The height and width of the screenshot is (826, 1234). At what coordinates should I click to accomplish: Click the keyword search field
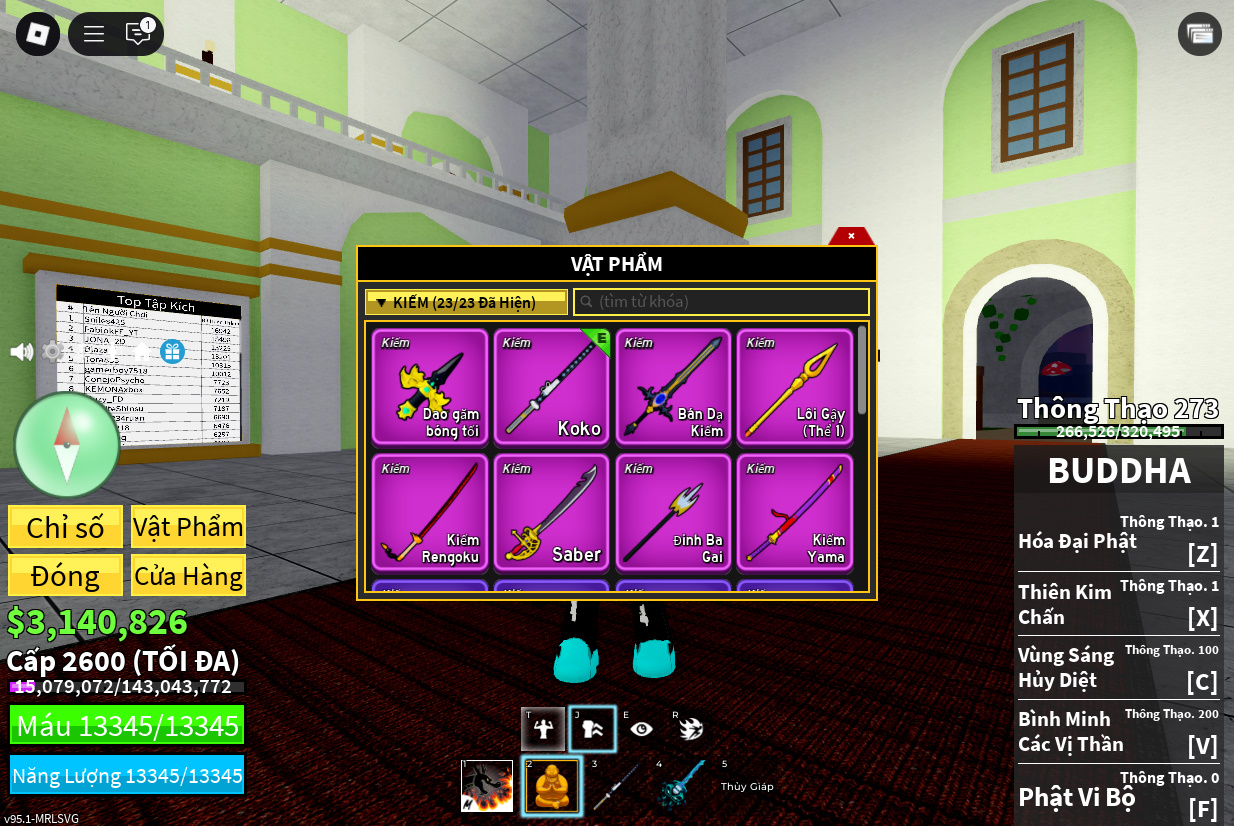click(720, 302)
